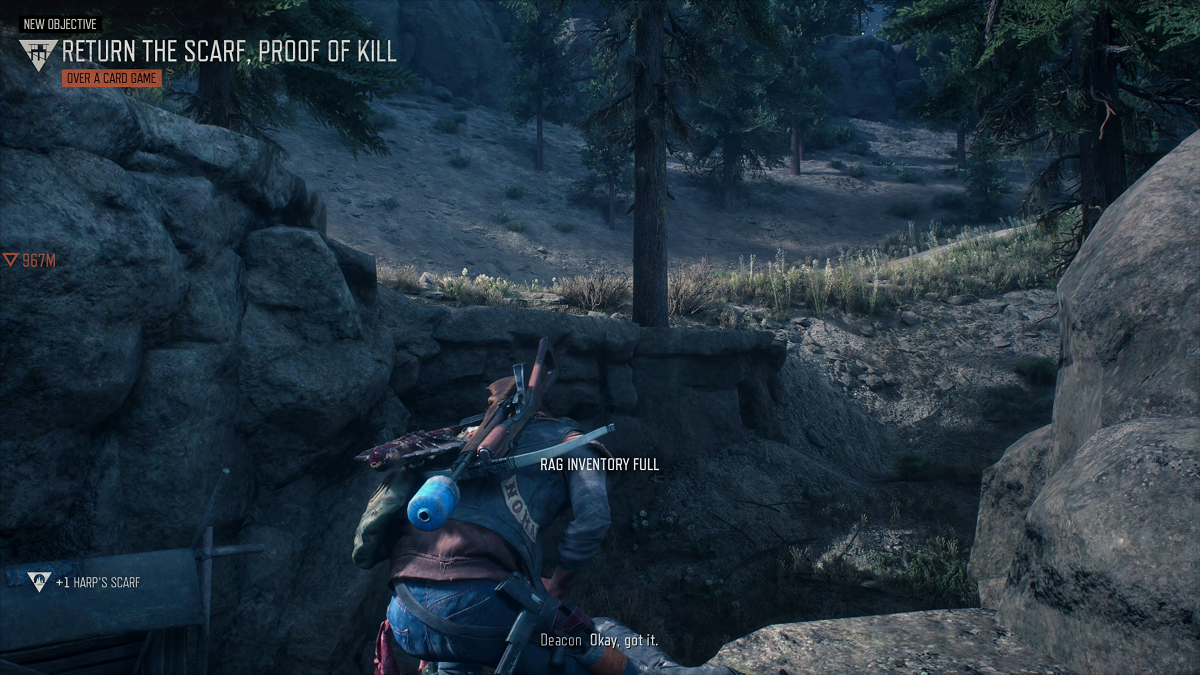Open the Over a Card Game mission tag
The image size is (1200, 675).
(x=111, y=78)
